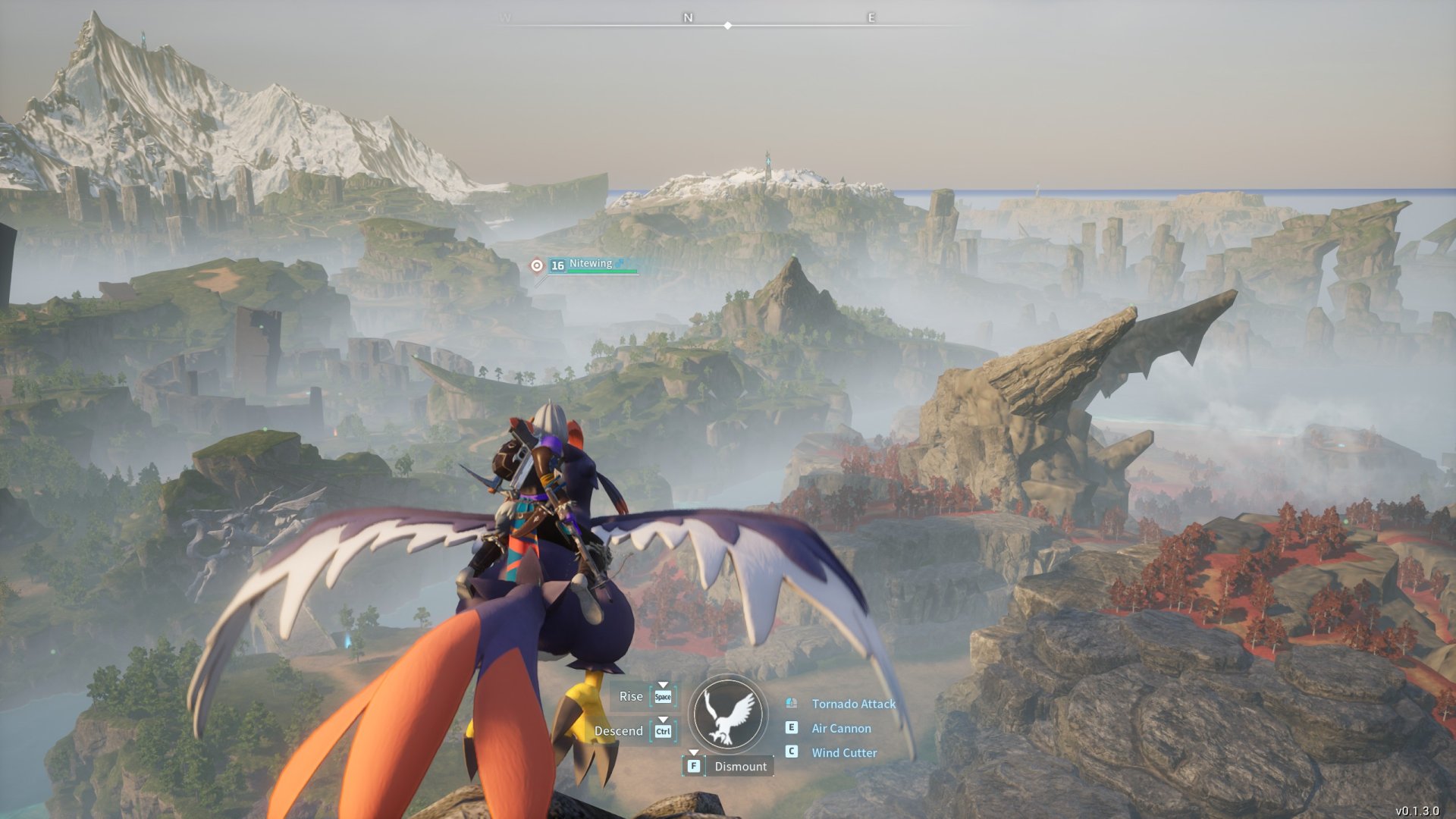Click the compass heading diamond marker

[x=728, y=26]
